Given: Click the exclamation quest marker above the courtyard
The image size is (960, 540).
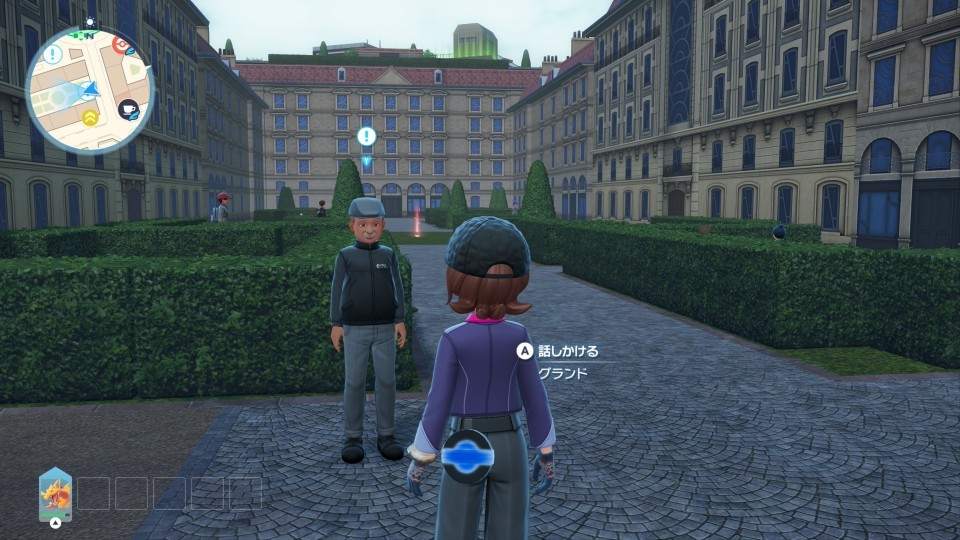Looking at the screenshot, I should coord(366,136).
